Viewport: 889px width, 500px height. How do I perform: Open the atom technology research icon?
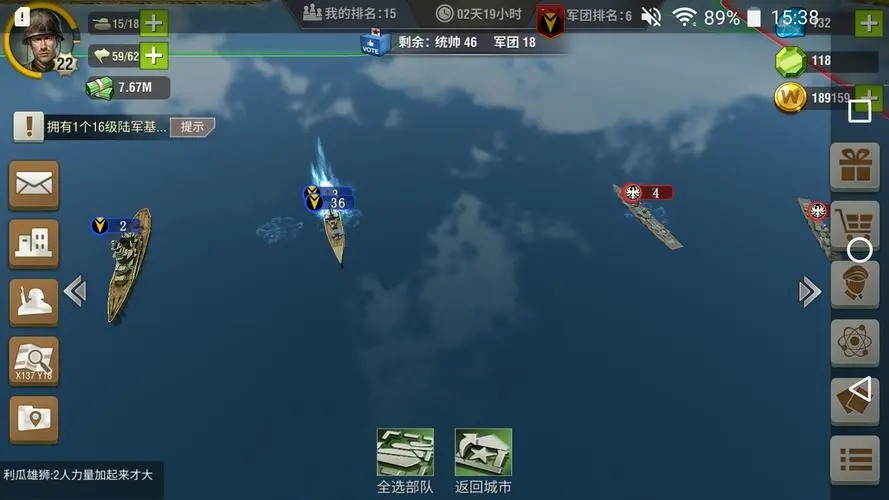855,343
